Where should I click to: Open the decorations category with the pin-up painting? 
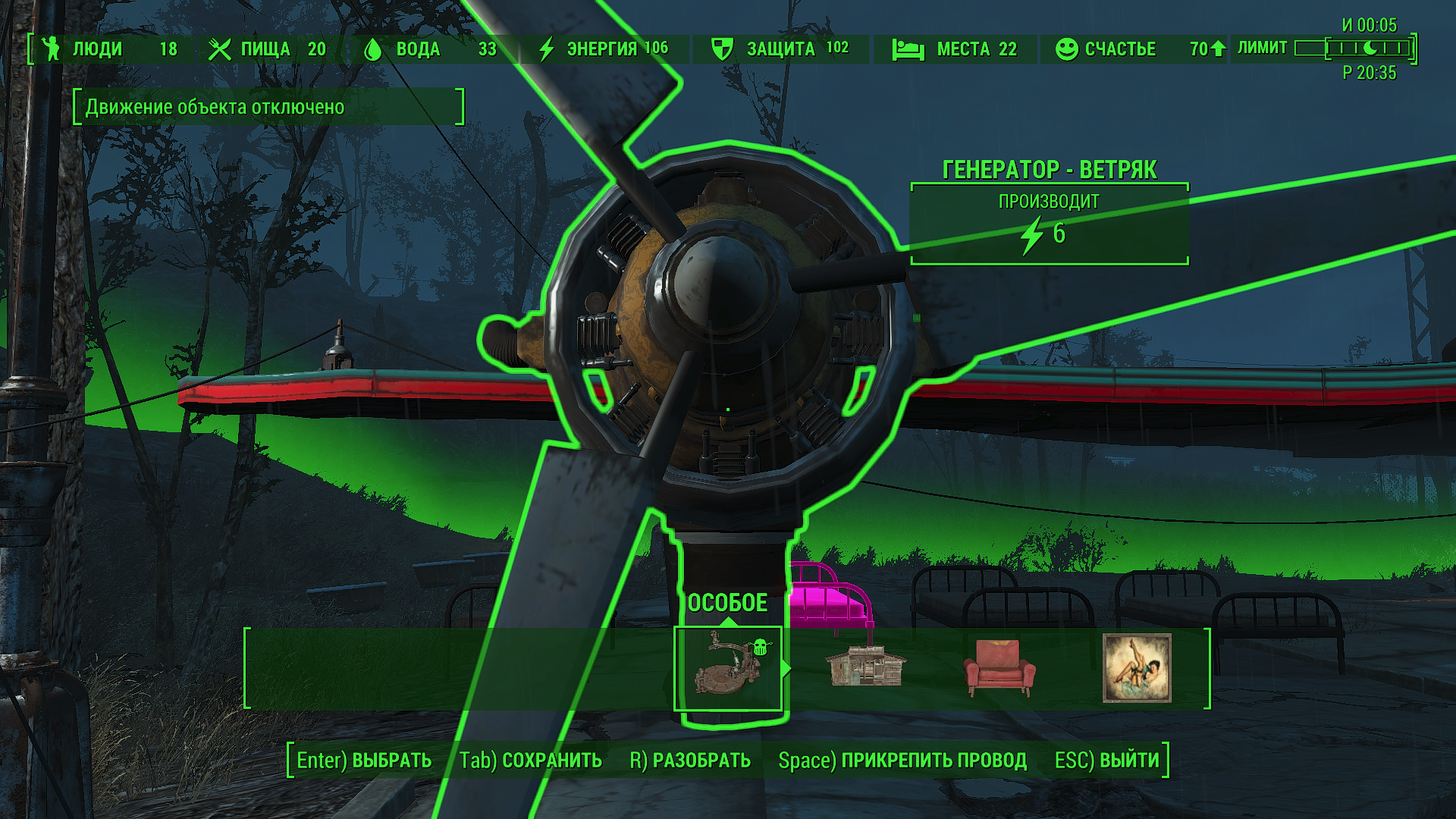click(1137, 668)
